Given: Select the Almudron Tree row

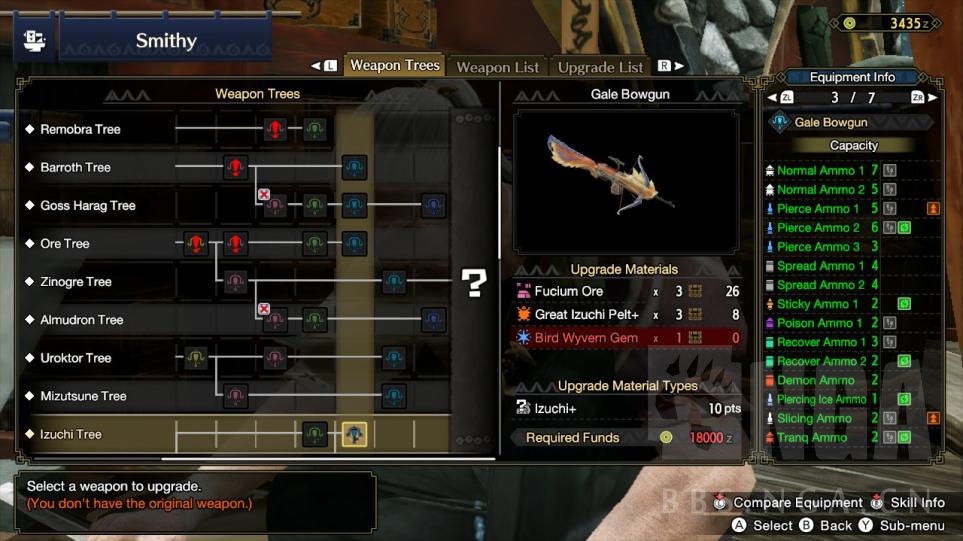Looking at the screenshot, I should 81,320.
